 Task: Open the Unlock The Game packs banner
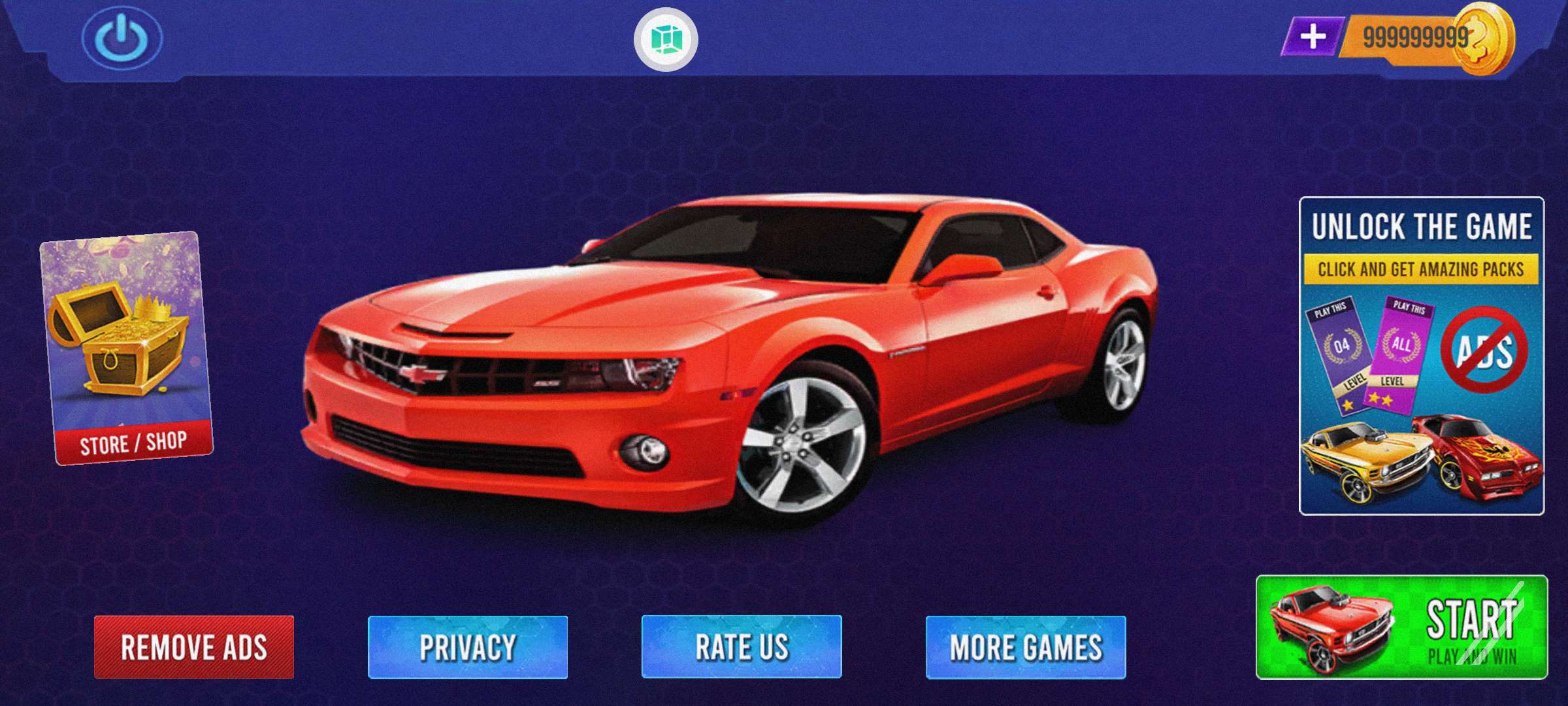pyautogui.click(x=1422, y=356)
